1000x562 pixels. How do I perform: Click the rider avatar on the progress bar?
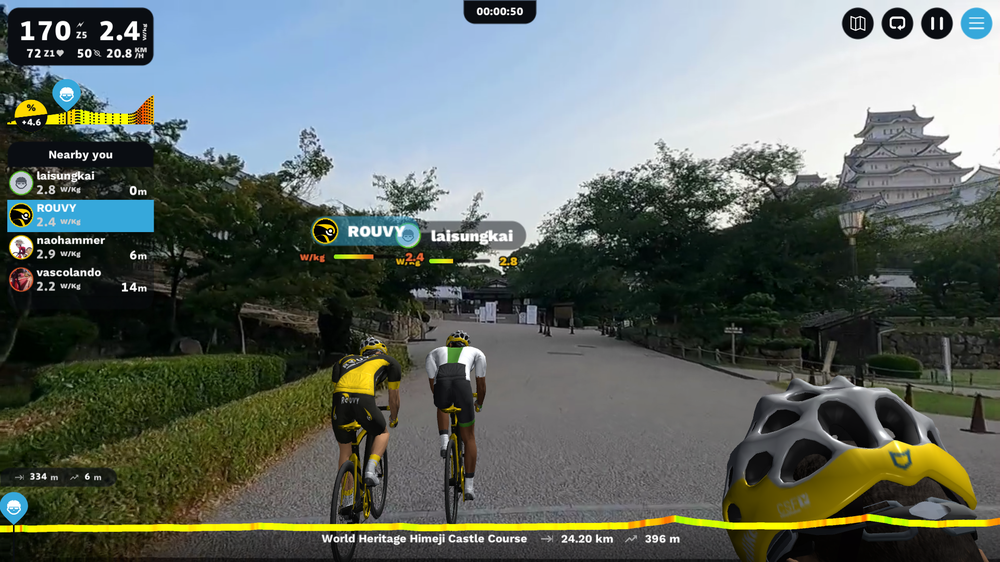tap(13, 506)
